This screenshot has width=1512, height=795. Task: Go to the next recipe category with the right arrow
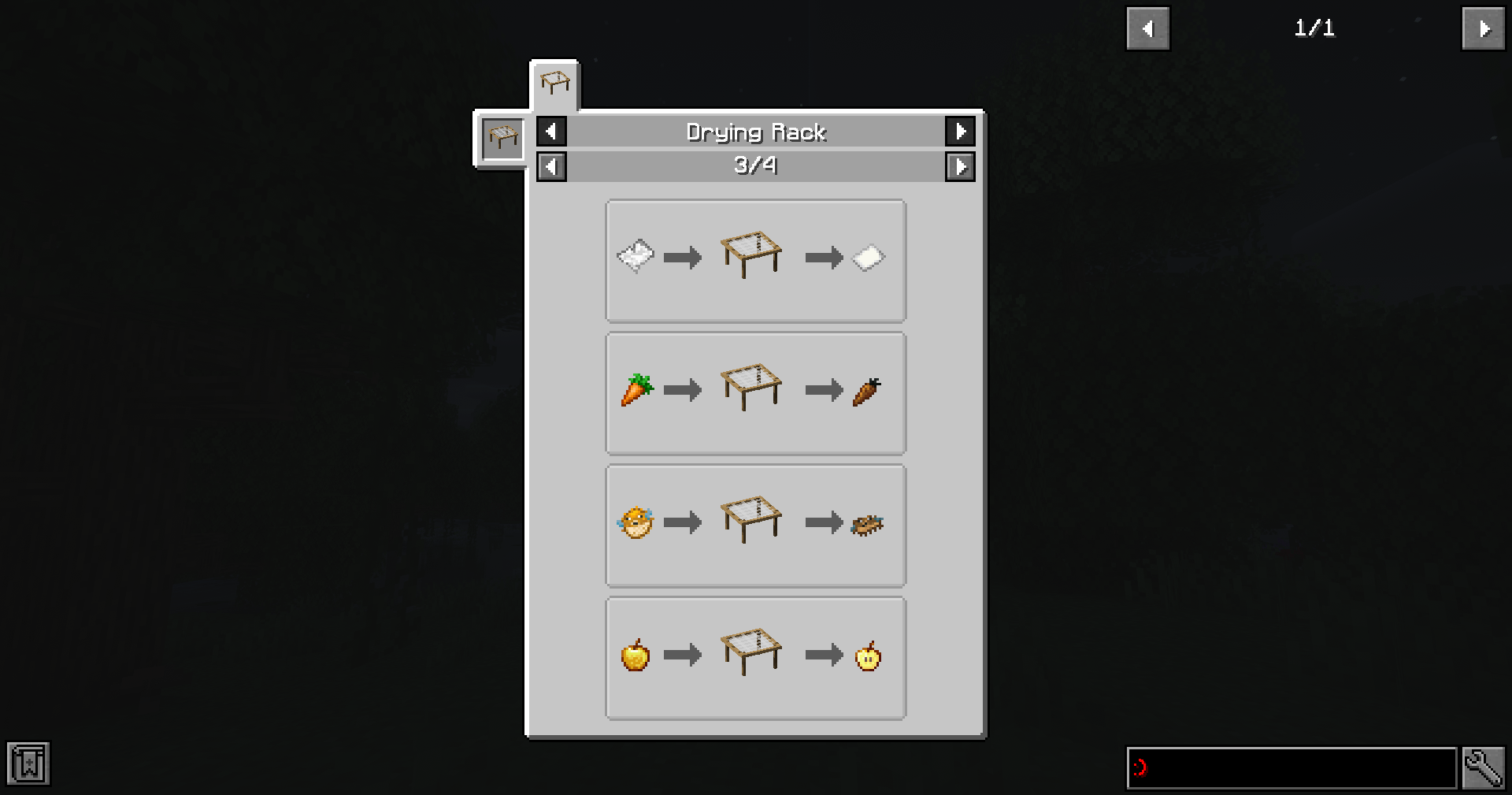point(961,132)
